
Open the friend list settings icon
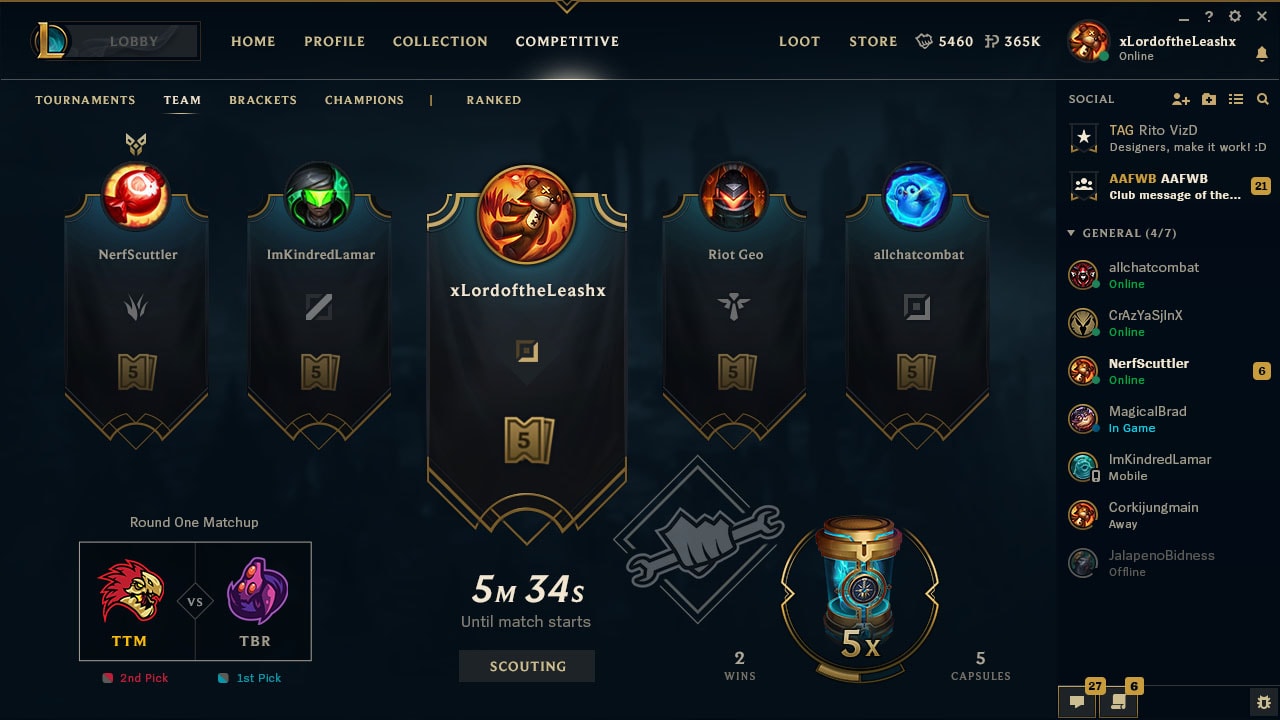(x=1236, y=99)
